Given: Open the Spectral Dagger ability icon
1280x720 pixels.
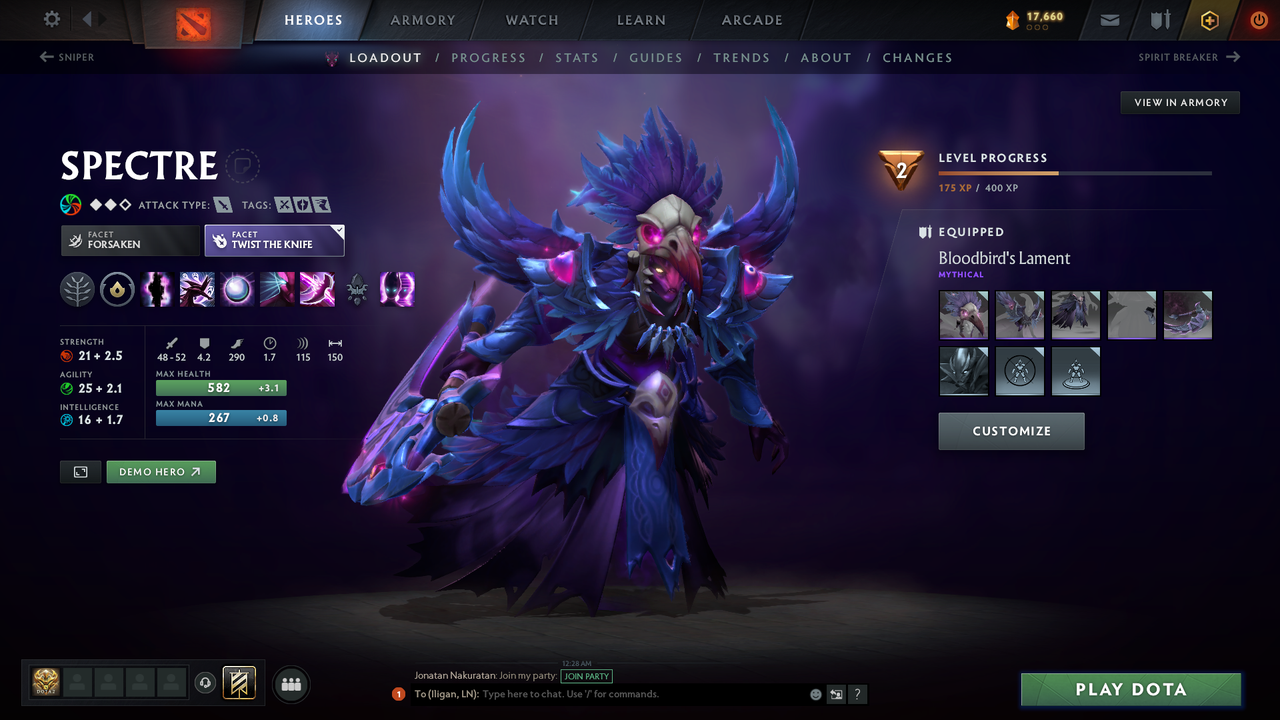Looking at the screenshot, I should pos(157,289).
